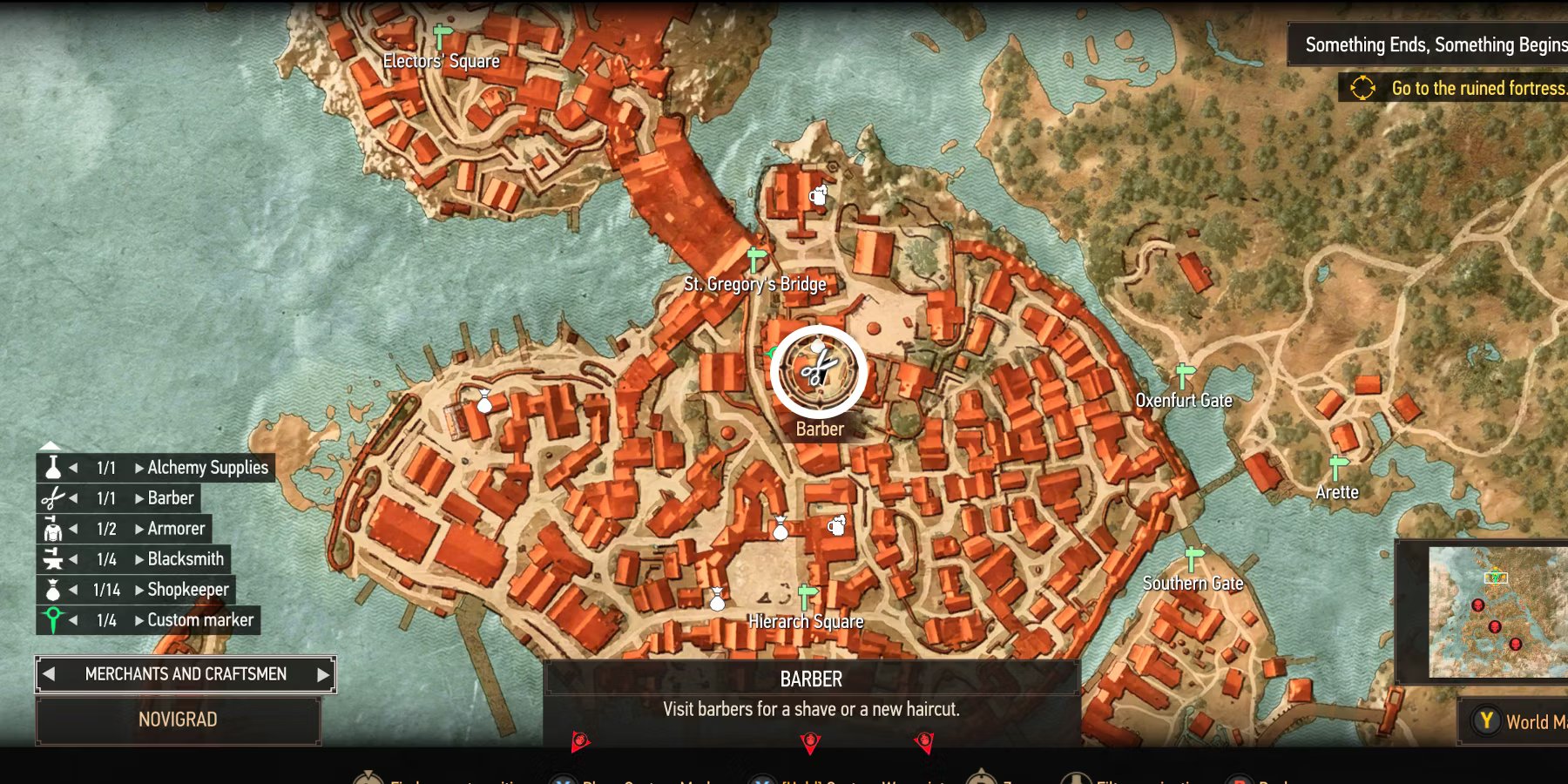Click the innkeeper mug marker near St. Gregory's Bridge
Viewport: 1568px width, 784px height.
pos(817,196)
